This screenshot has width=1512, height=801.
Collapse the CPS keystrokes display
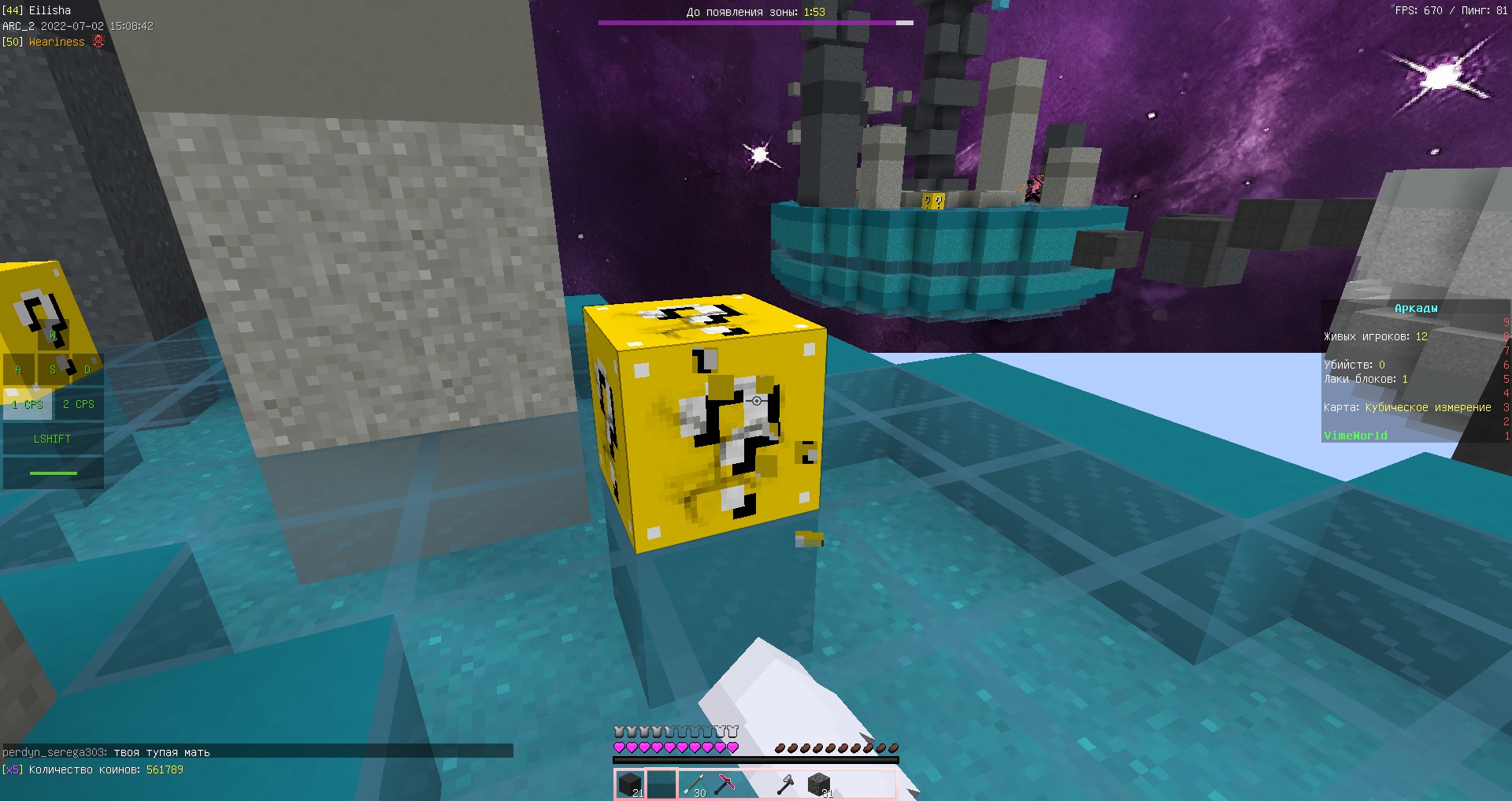tap(53, 404)
